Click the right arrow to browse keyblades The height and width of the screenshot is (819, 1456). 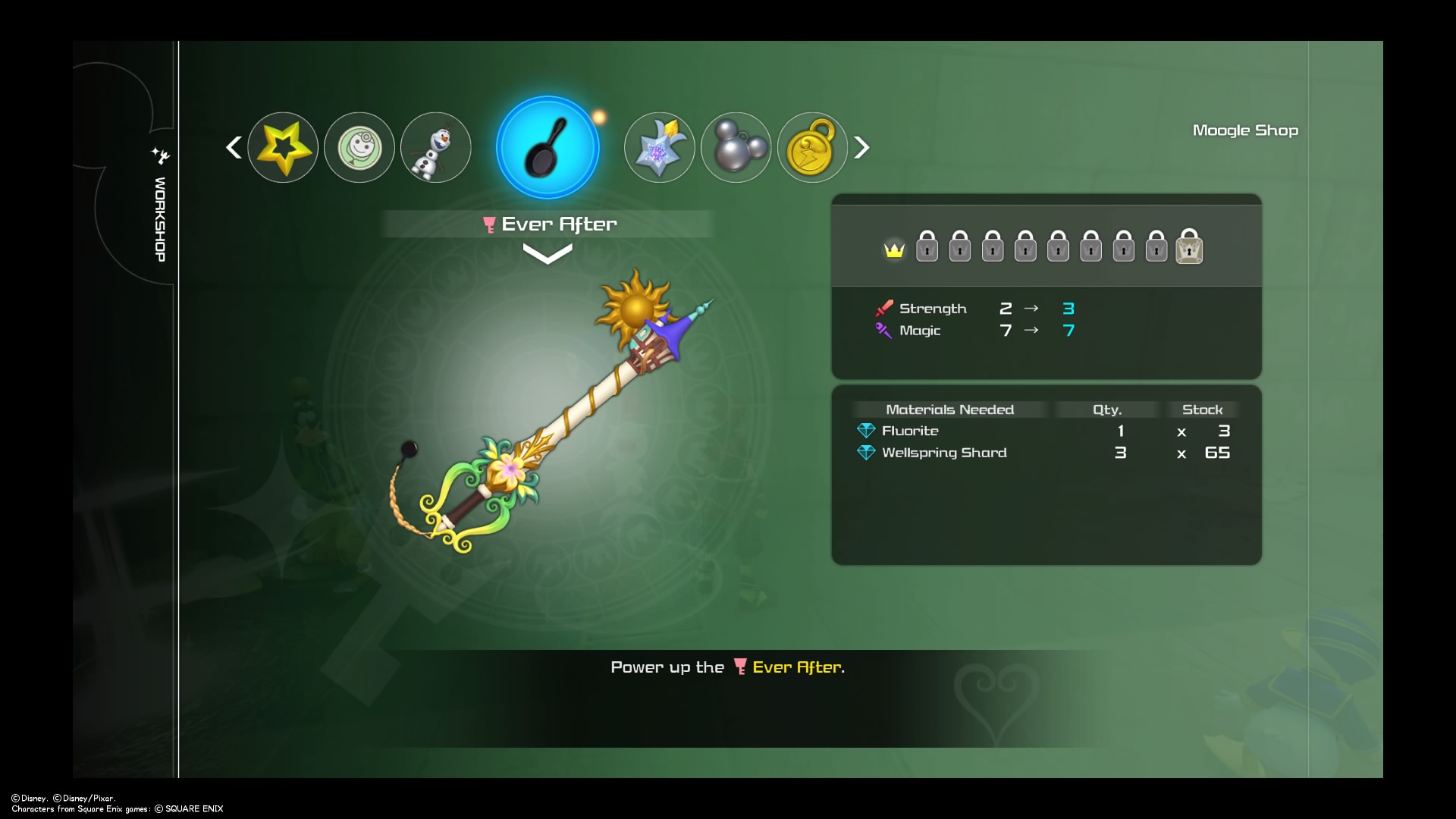pyautogui.click(x=862, y=147)
